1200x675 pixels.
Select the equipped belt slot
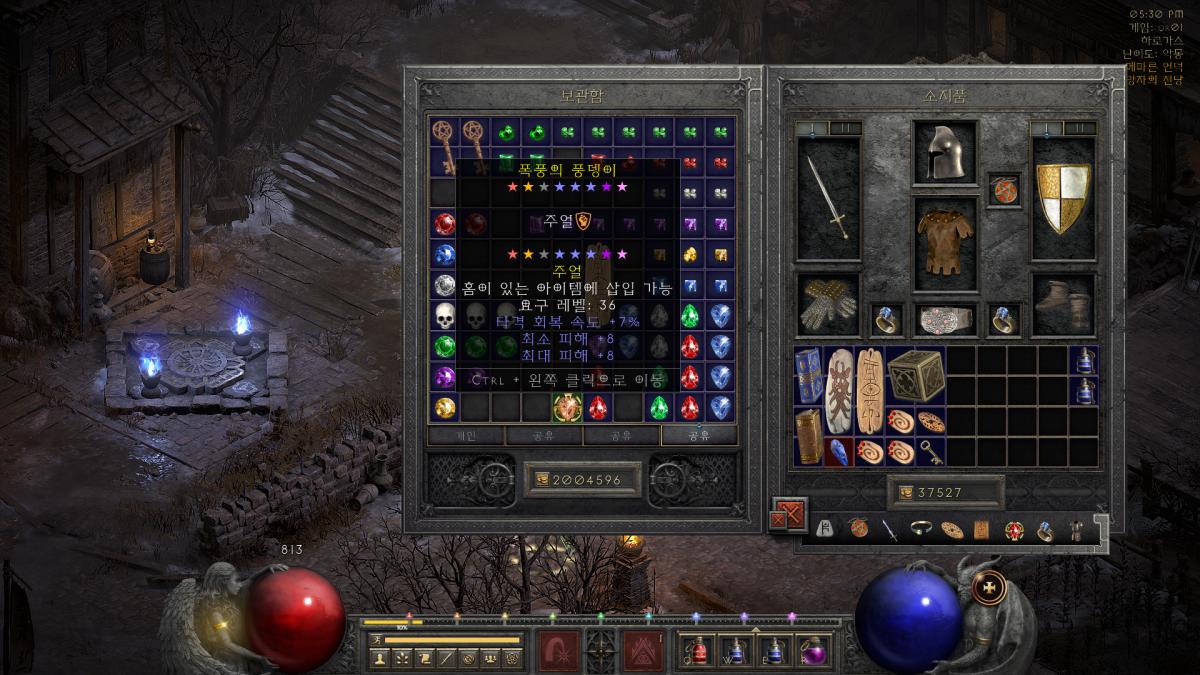pyautogui.click(x=944, y=319)
